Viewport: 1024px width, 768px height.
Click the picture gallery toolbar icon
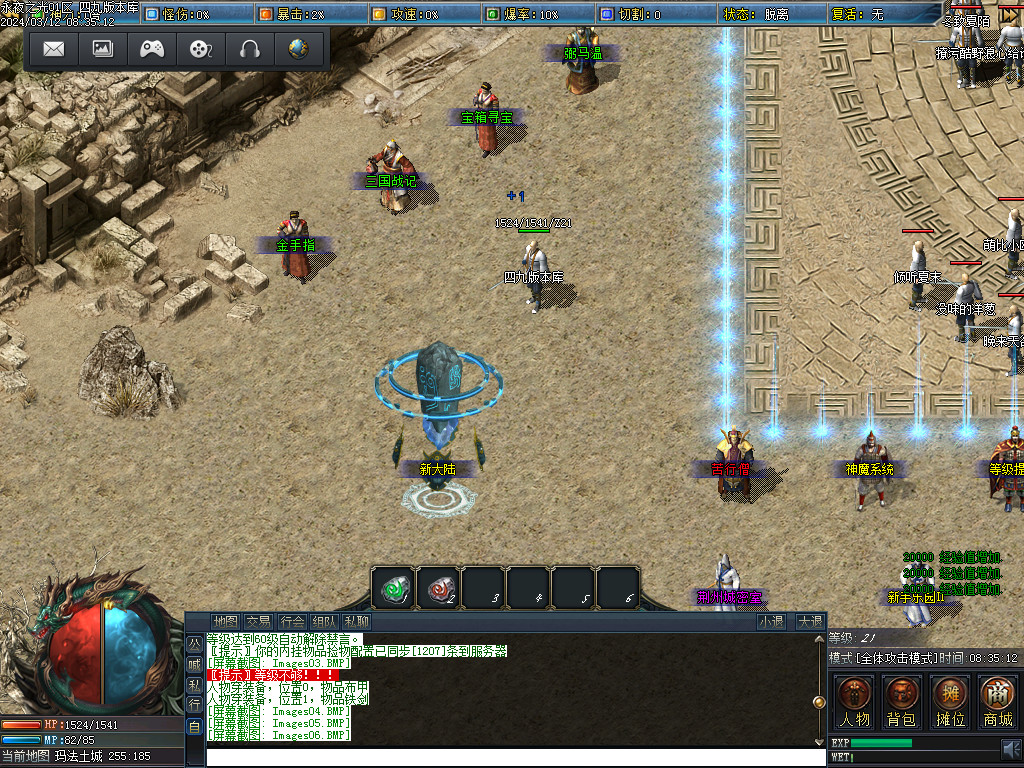point(103,49)
